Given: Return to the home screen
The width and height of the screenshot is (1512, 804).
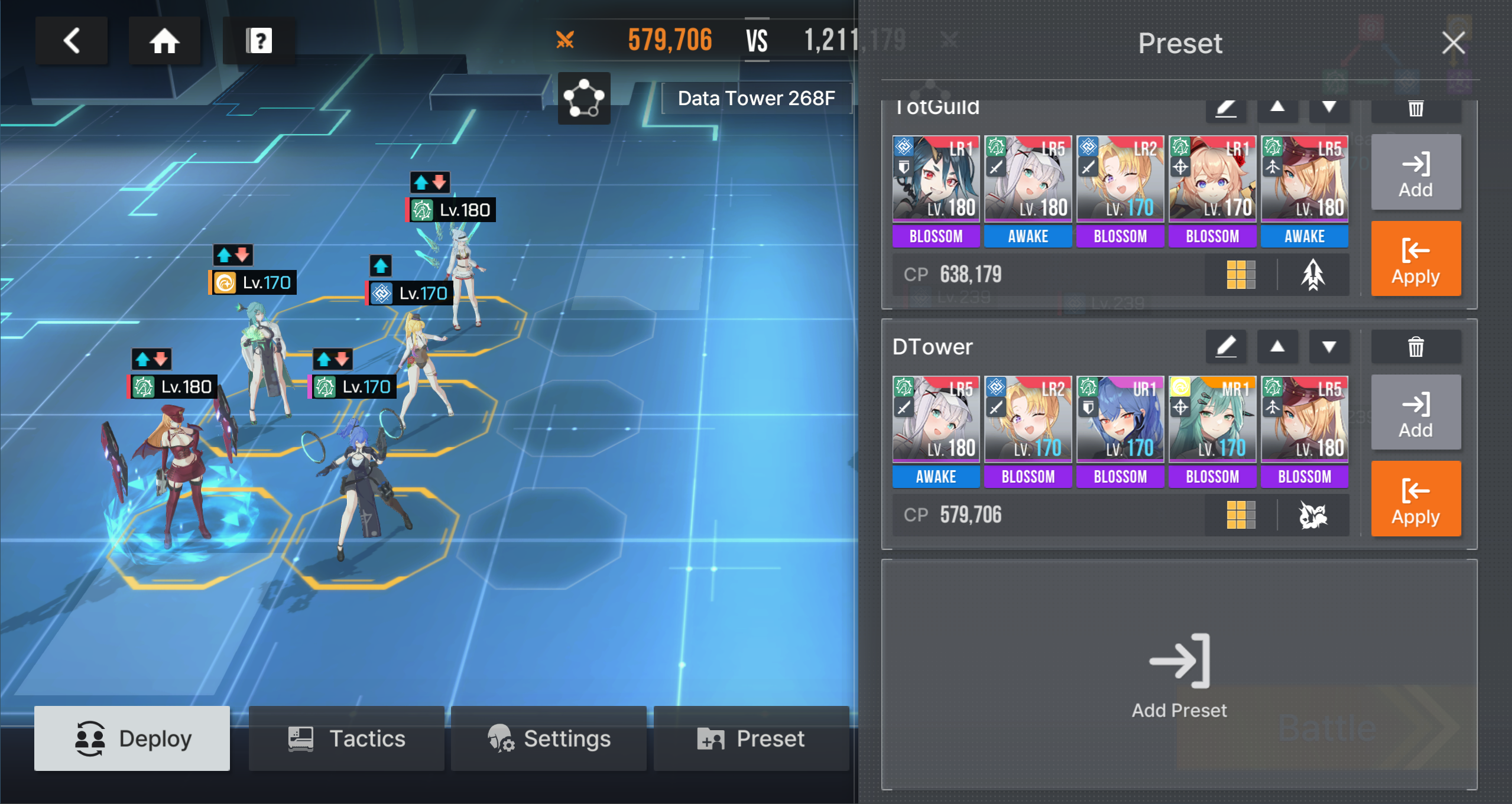Looking at the screenshot, I should point(164,41).
